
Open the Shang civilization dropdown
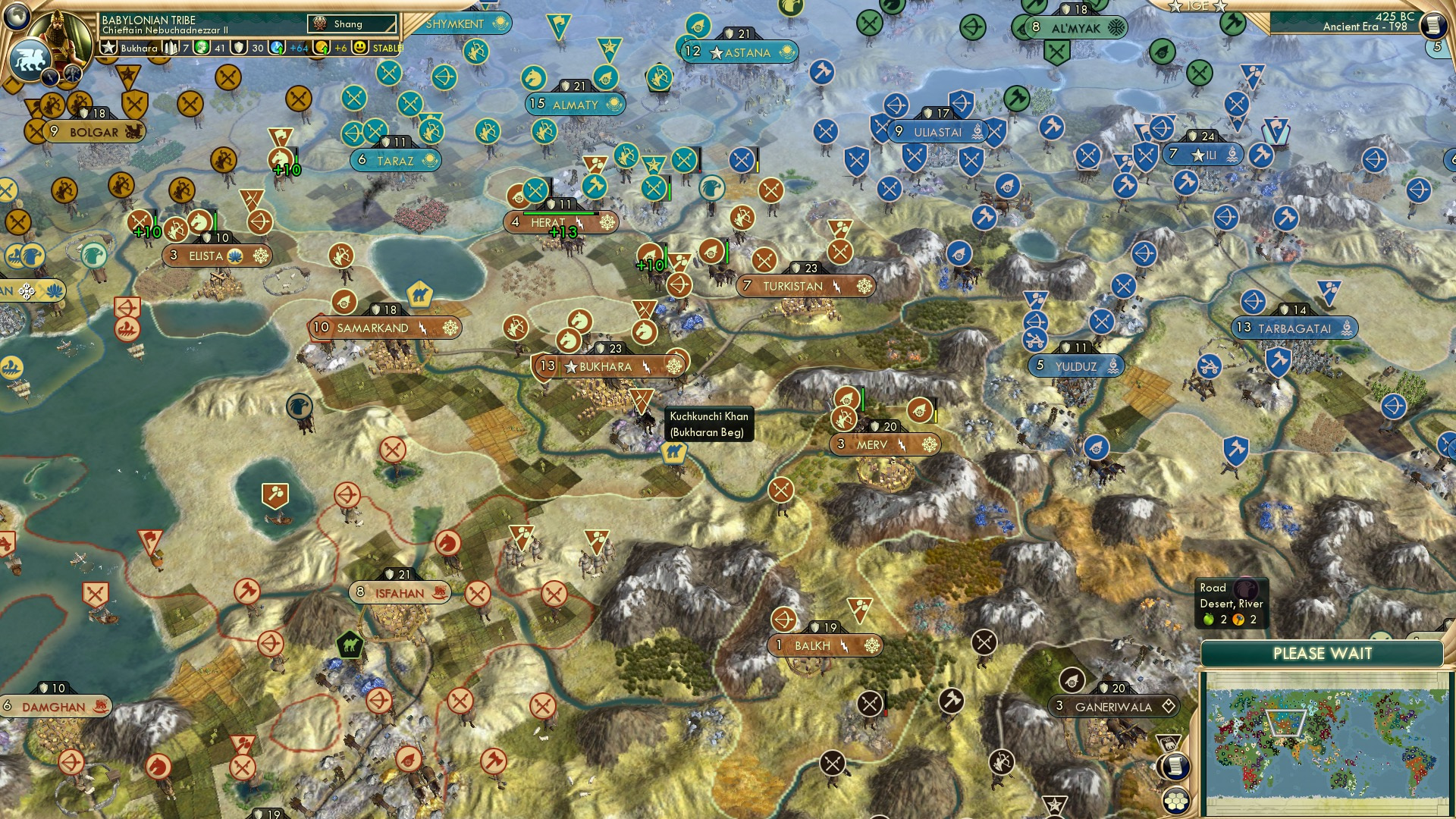[x=352, y=22]
